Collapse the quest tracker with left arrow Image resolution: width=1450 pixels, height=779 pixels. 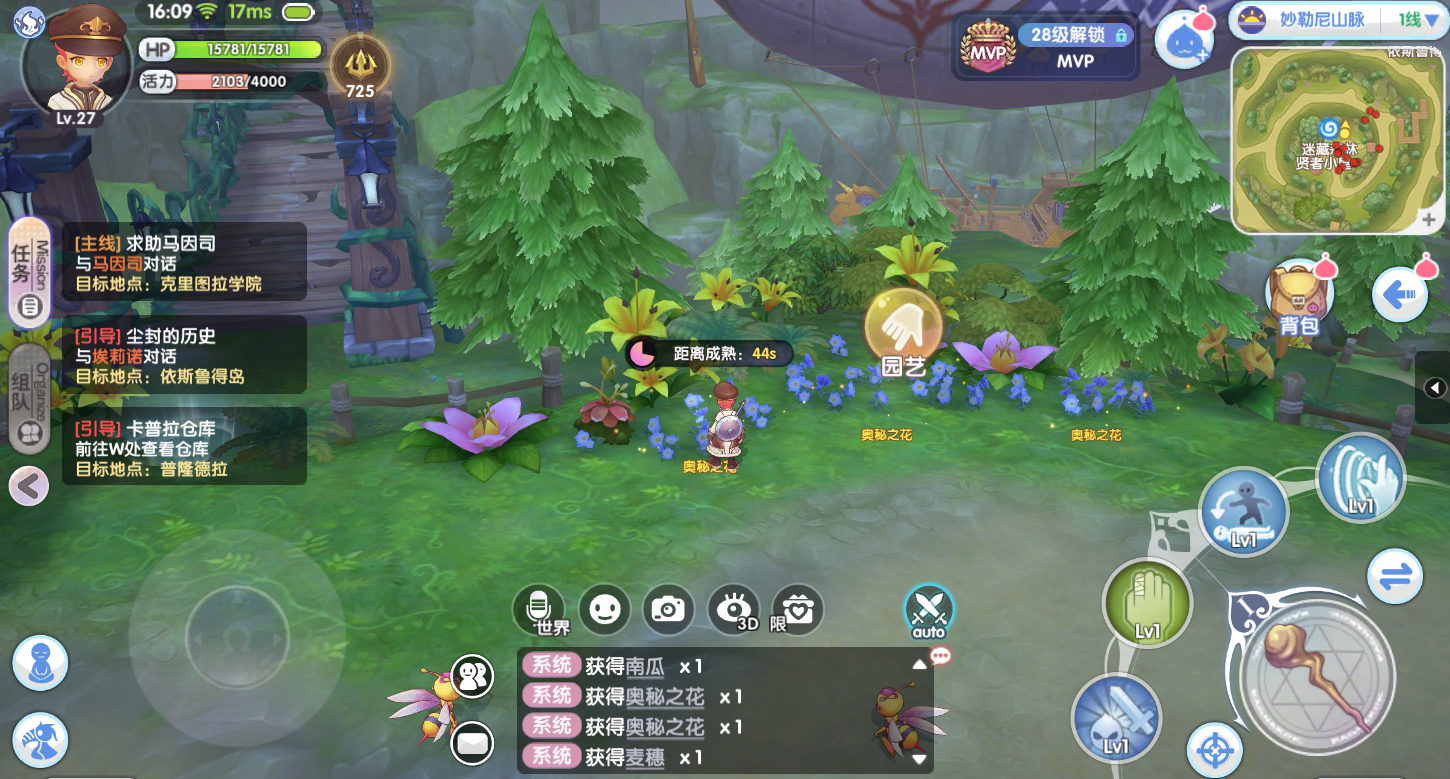[x=28, y=487]
